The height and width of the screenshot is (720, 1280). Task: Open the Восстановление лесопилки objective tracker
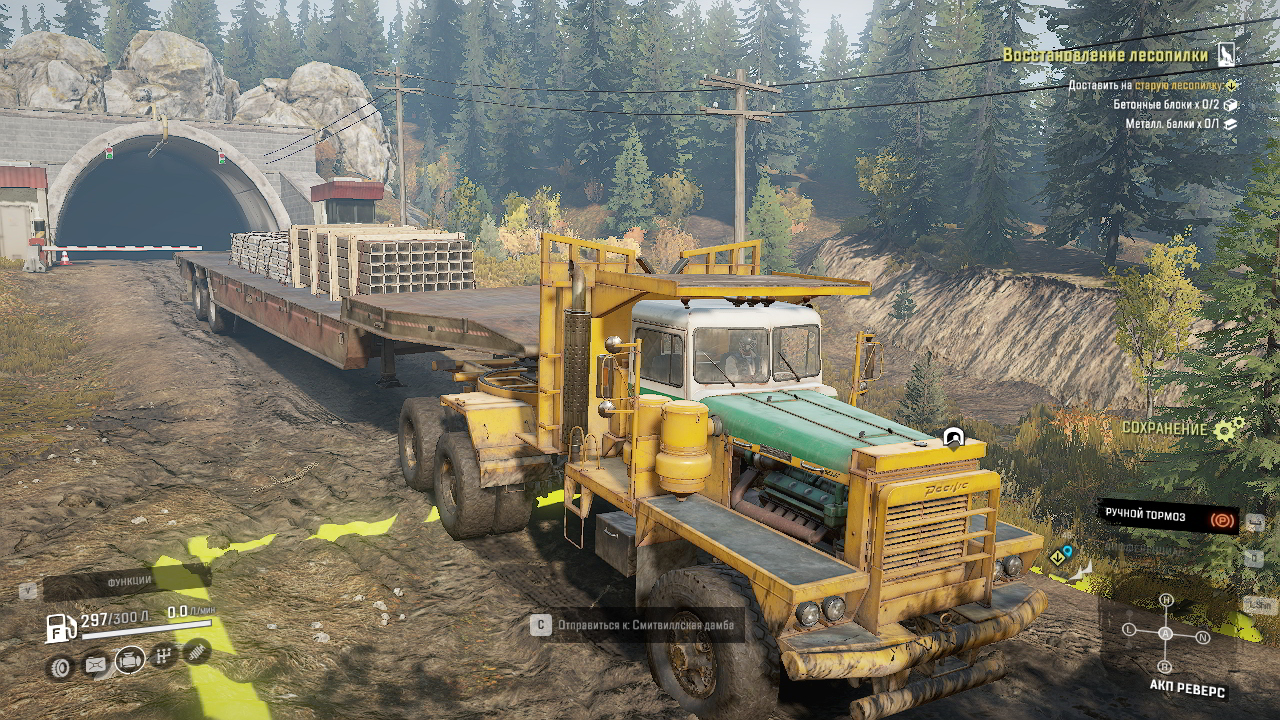coord(1105,55)
